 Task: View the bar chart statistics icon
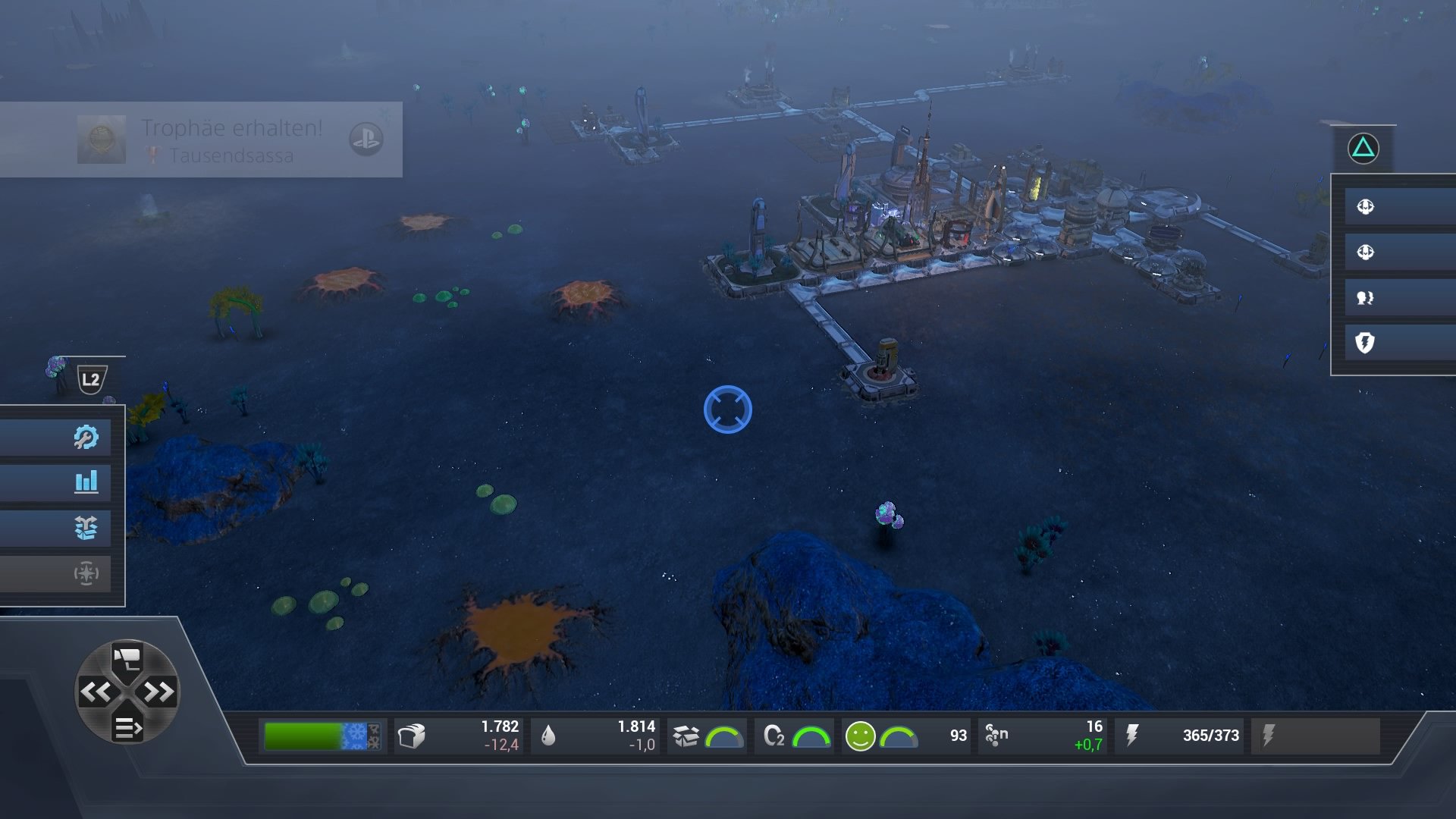click(x=86, y=482)
